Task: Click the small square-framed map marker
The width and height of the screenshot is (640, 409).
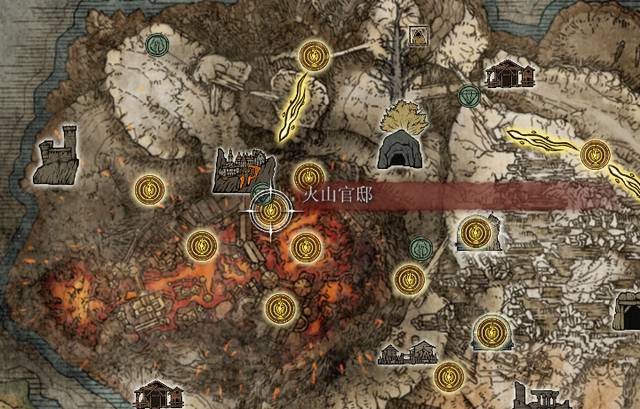Action: click(420, 37)
